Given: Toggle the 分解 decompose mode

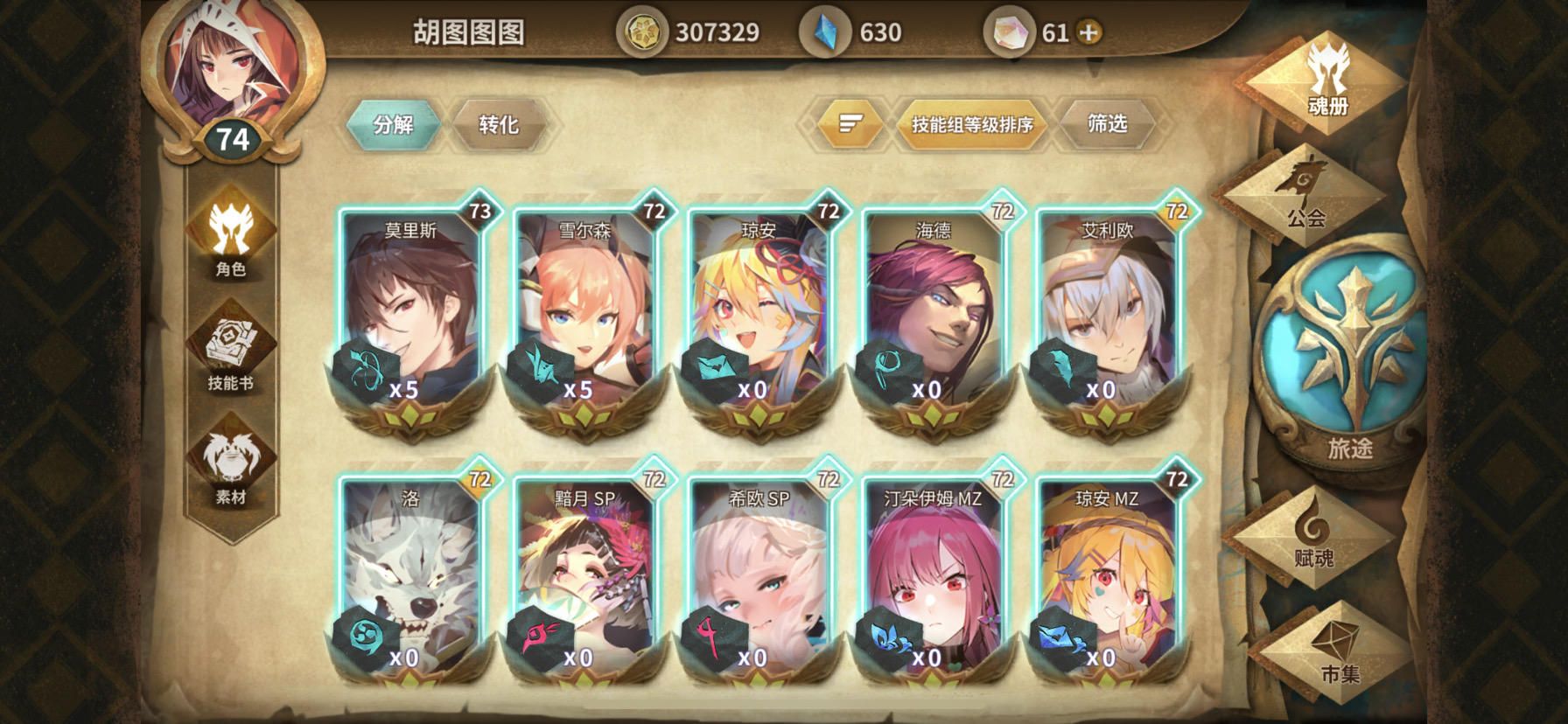Looking at the screenshot, I should pyautogui.click(x=394, y=124).
